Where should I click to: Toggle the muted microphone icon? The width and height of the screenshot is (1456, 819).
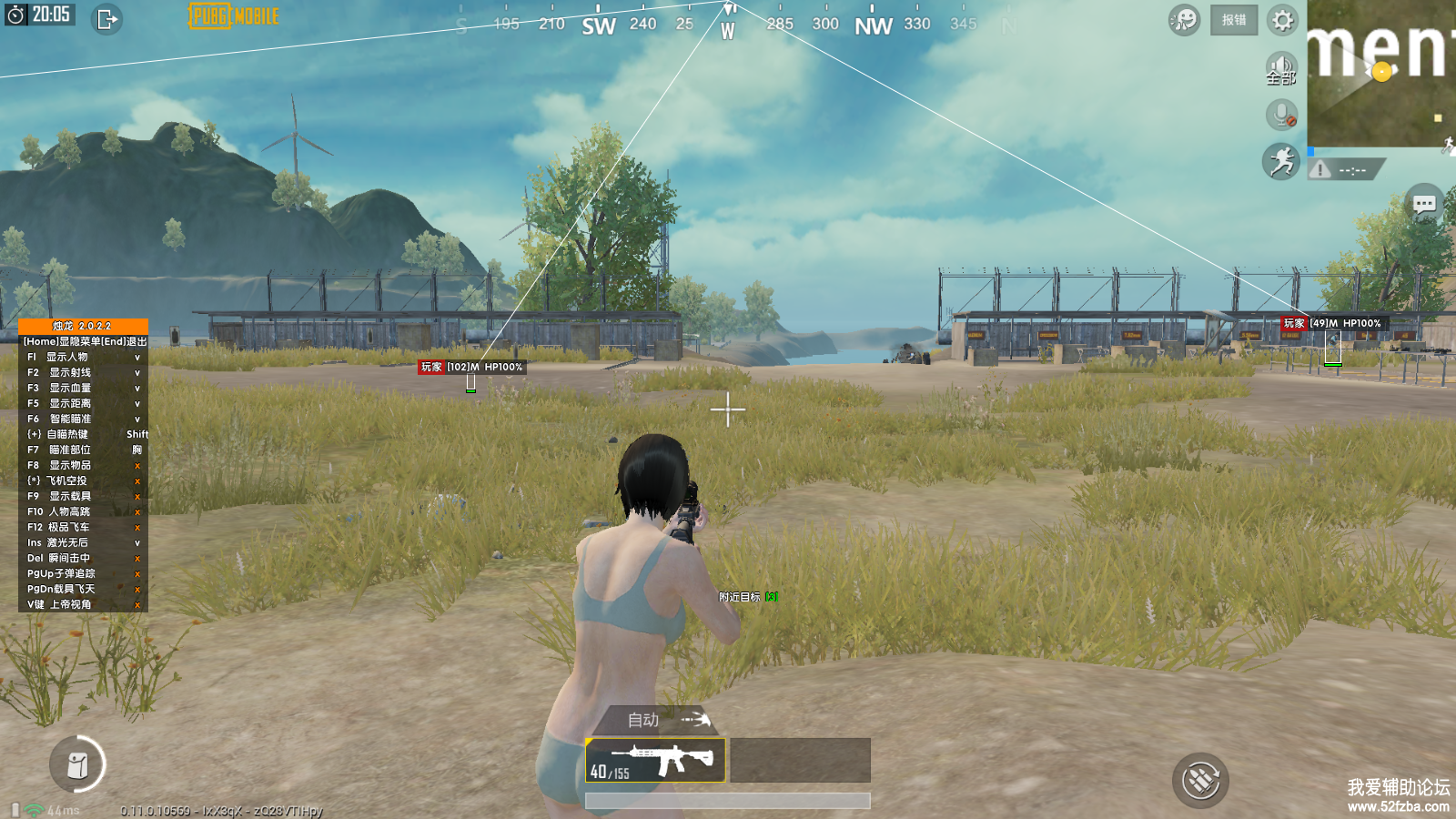point(1281,116)
